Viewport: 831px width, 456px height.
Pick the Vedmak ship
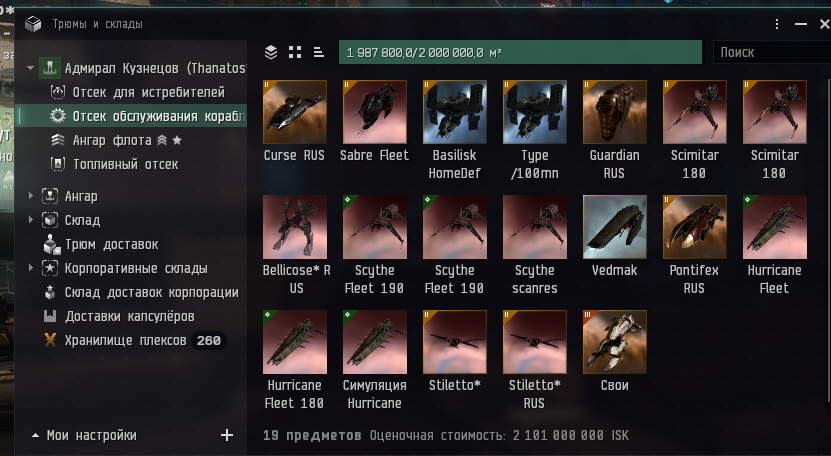click(x=614, y=227)
